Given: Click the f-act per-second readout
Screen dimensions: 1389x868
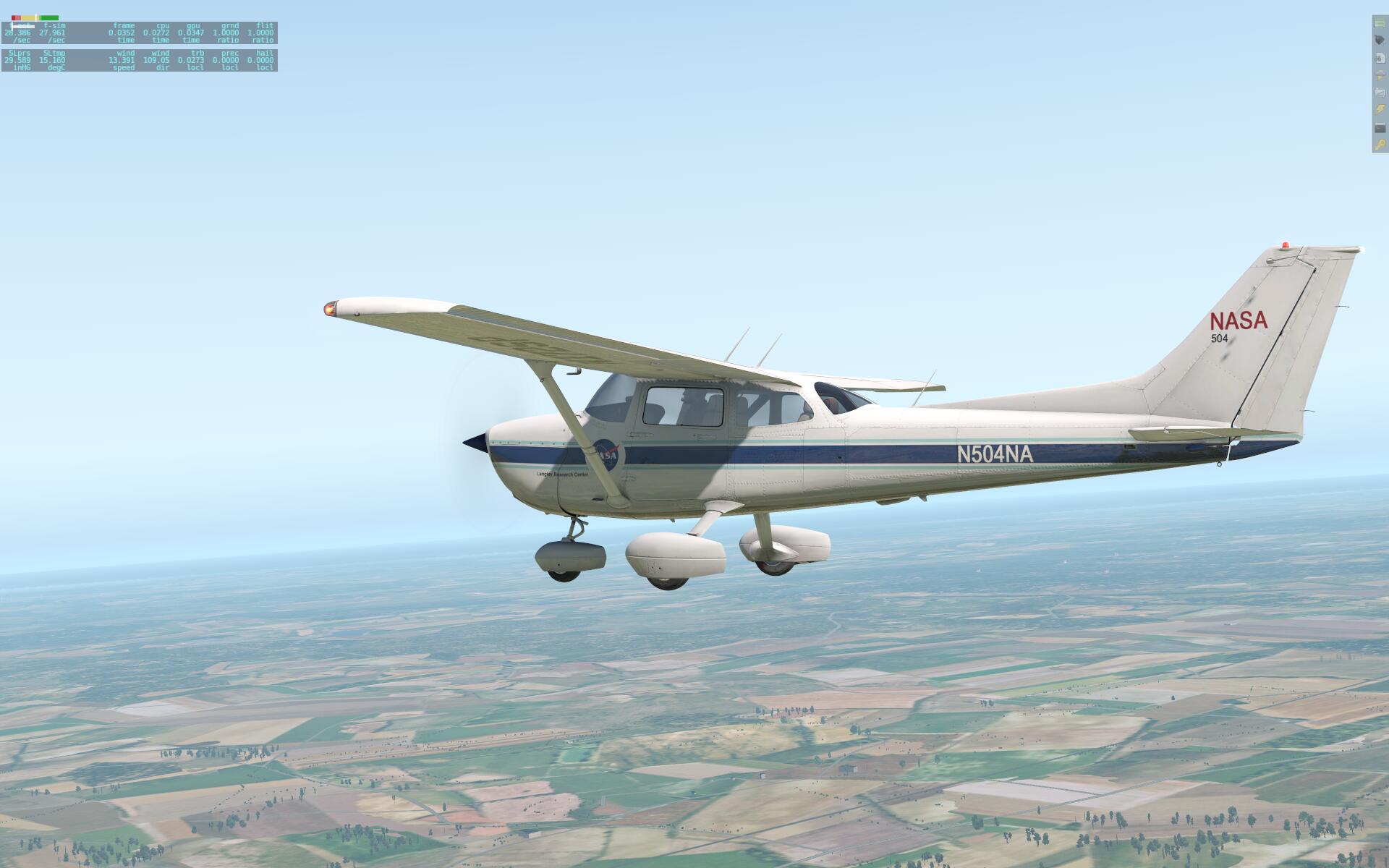Looking at the screenshot, I should pos(17,33).
